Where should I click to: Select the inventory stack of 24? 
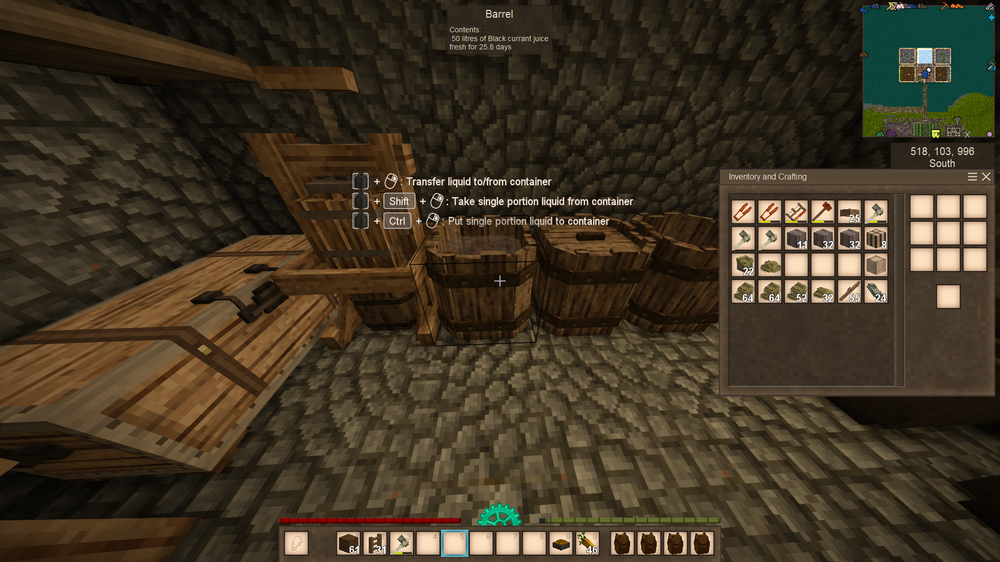point(875,291)
